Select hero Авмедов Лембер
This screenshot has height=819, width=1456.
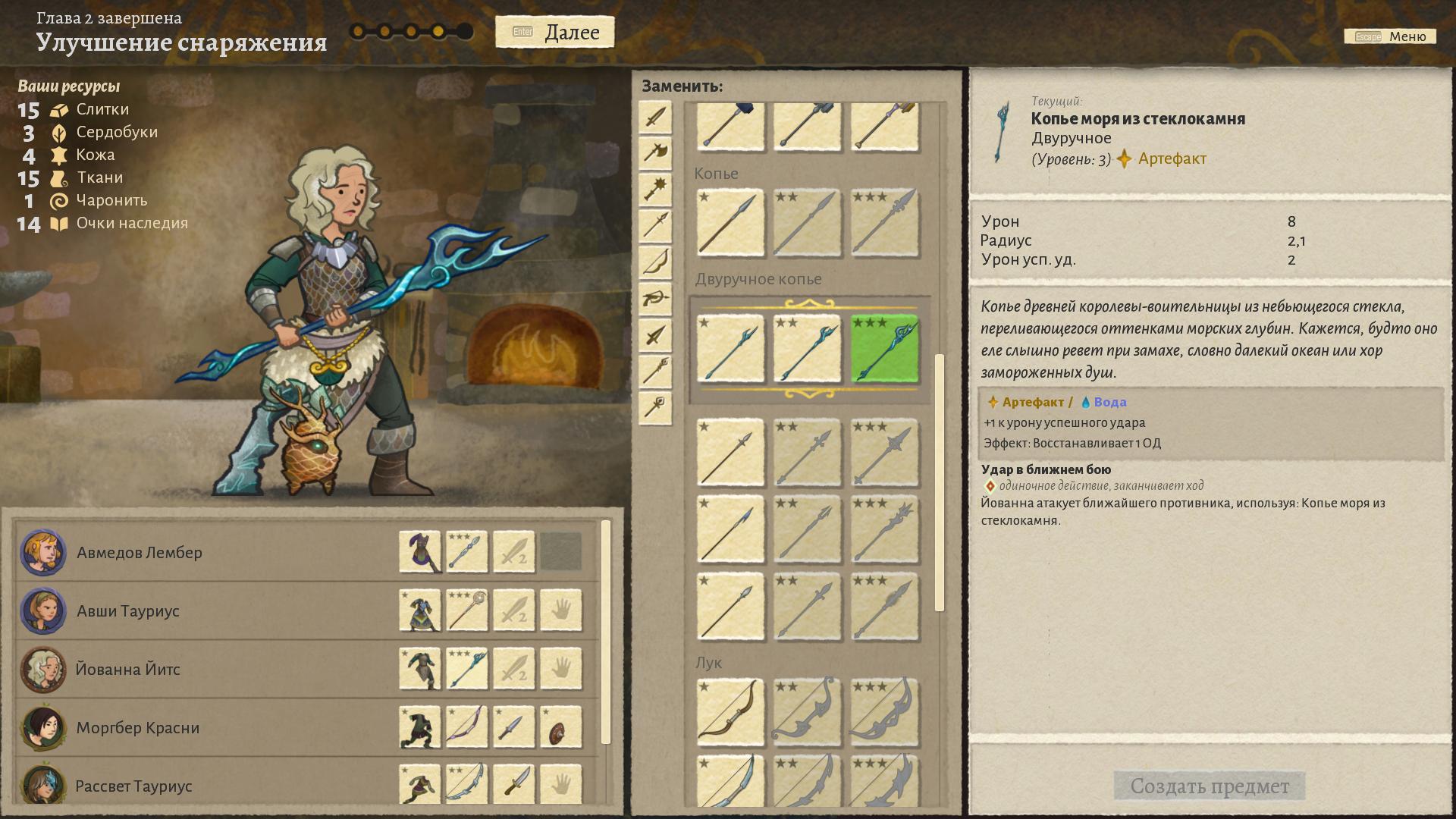(140, 553)
